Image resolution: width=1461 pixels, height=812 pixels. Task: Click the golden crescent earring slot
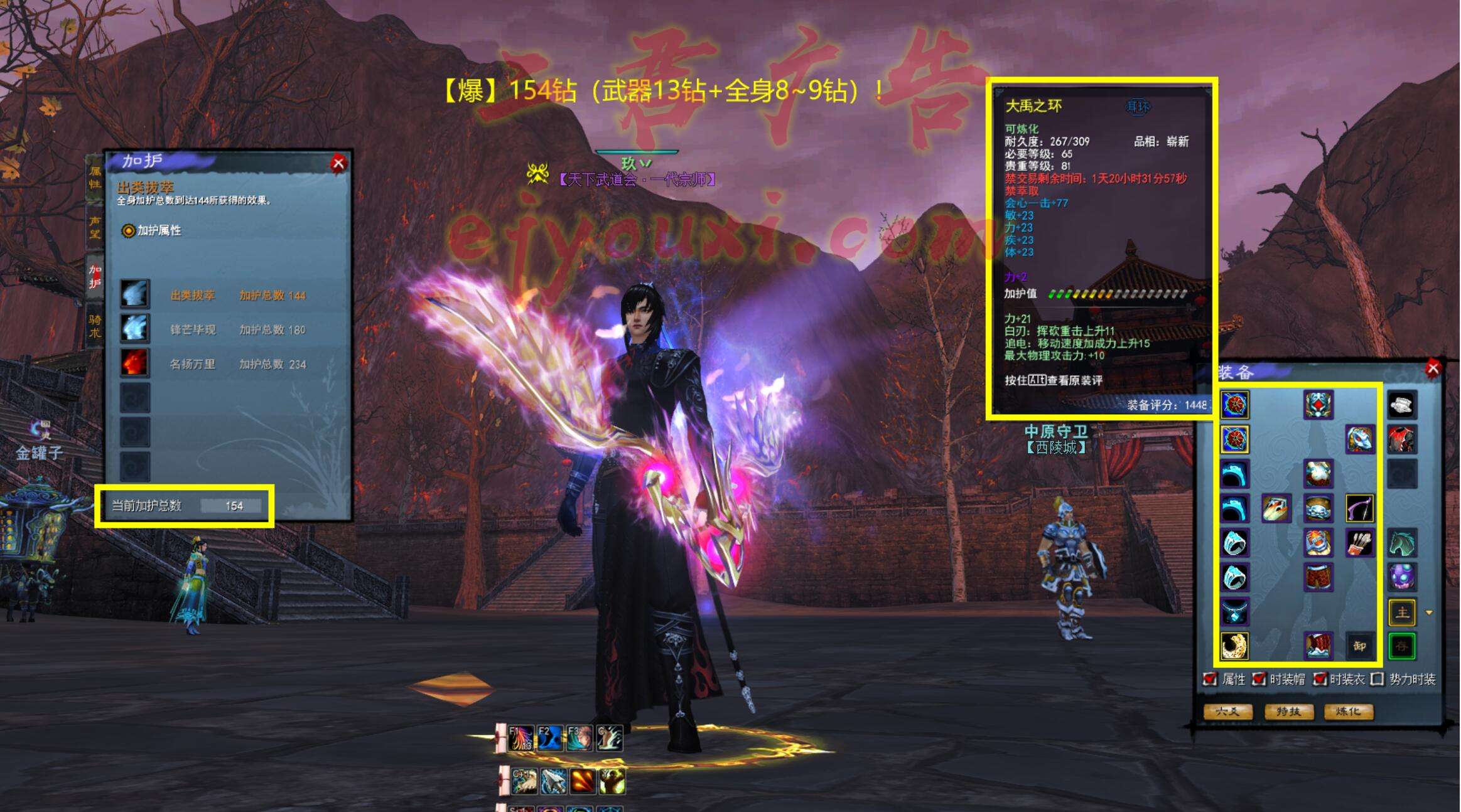click(1234, 646)
